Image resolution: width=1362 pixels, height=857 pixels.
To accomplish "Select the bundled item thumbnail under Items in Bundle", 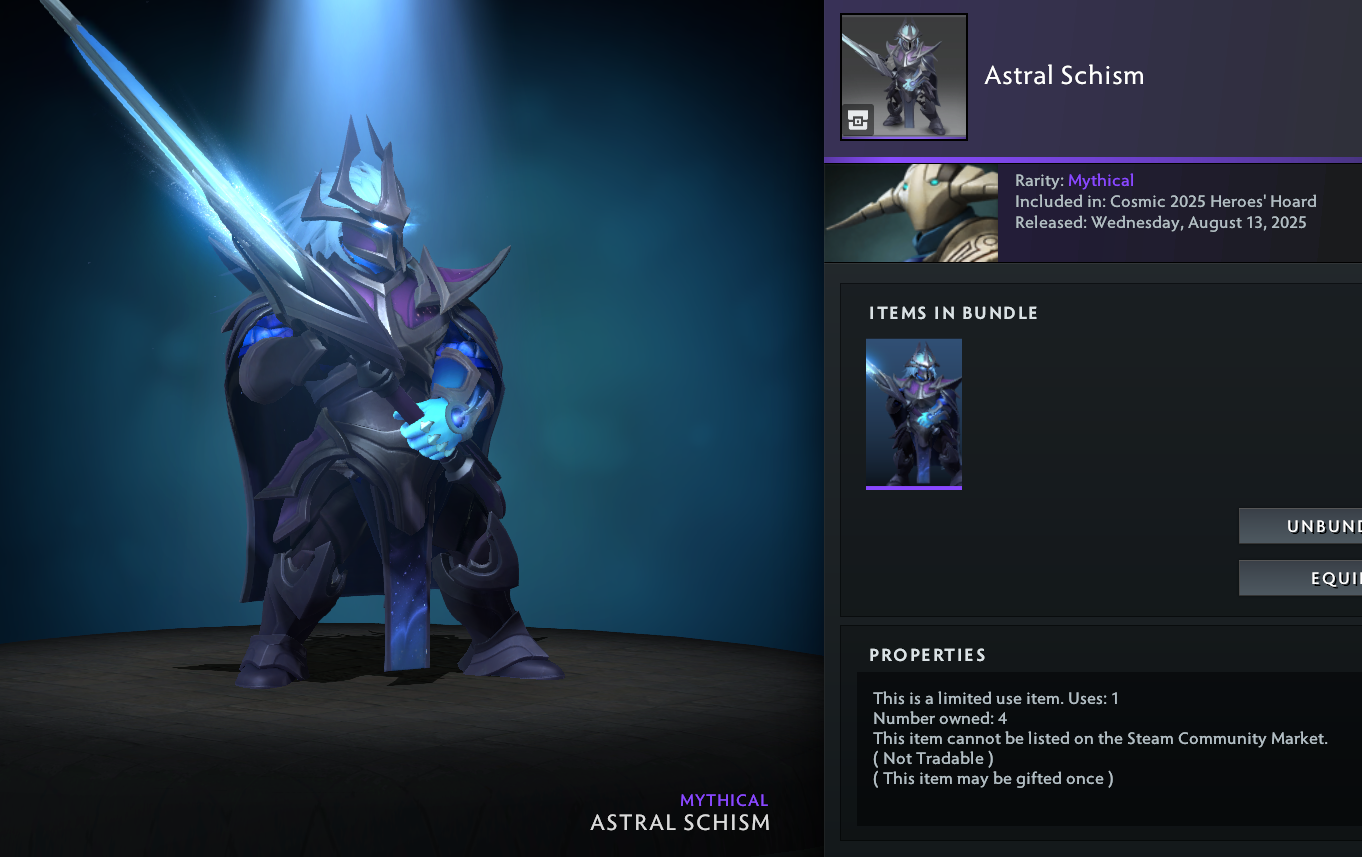I will (x=913, y=413).
